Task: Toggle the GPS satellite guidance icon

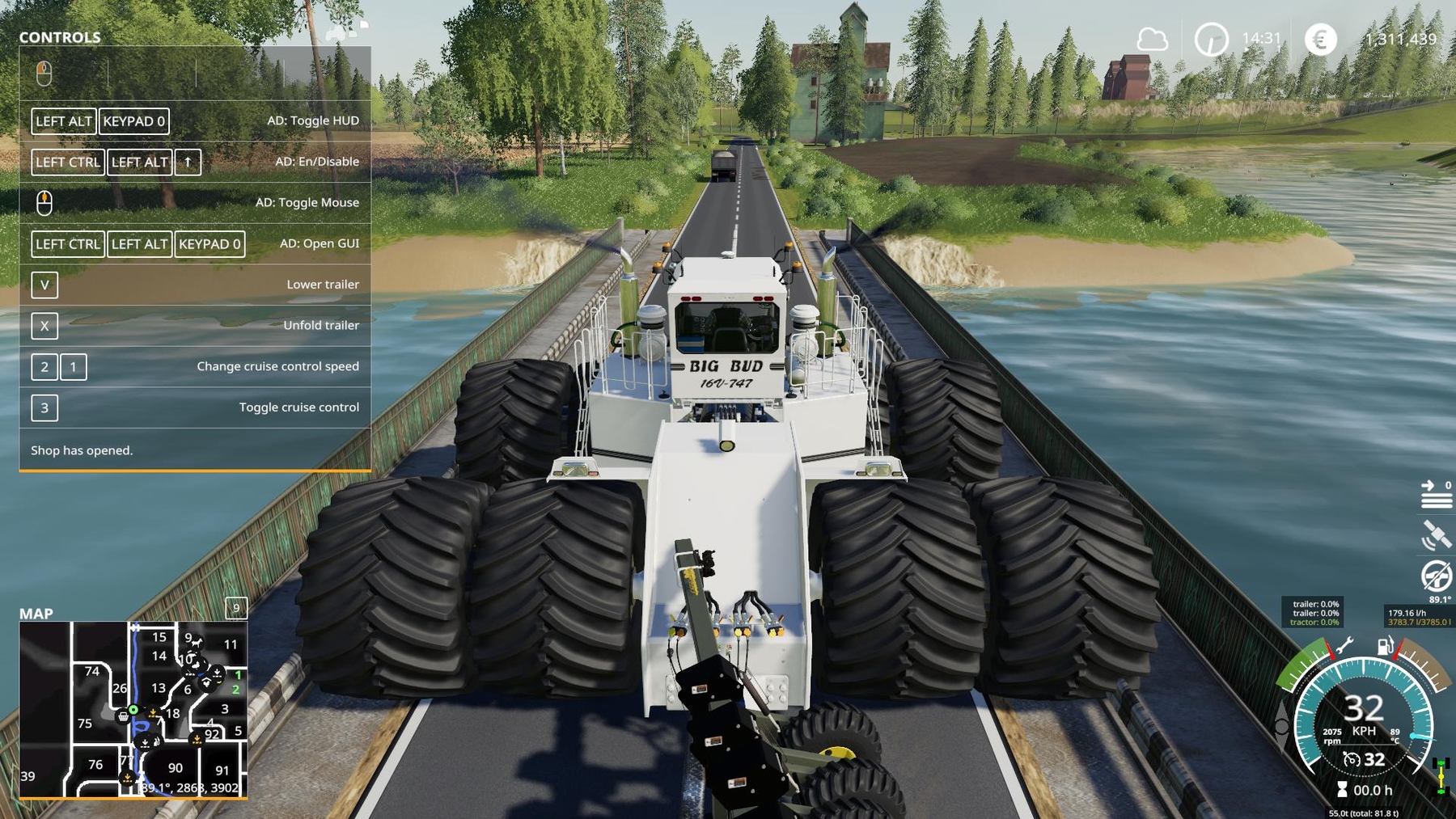Action: pos(1436,535)
